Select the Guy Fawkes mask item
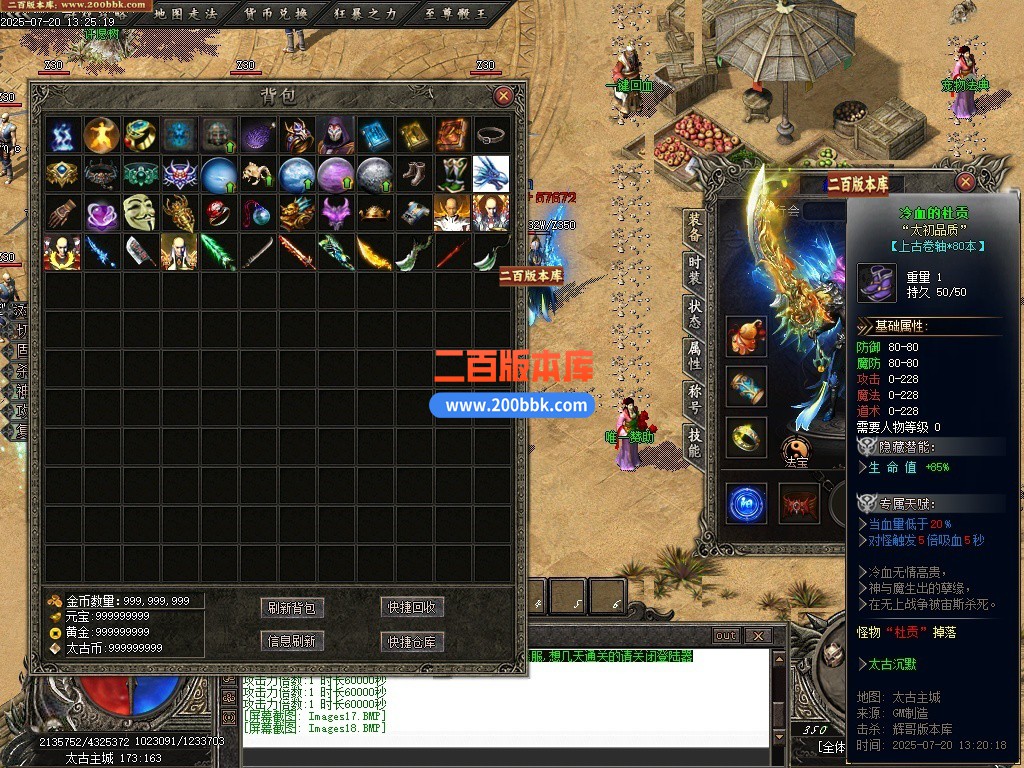1024x768 pixels. [141, 213]
